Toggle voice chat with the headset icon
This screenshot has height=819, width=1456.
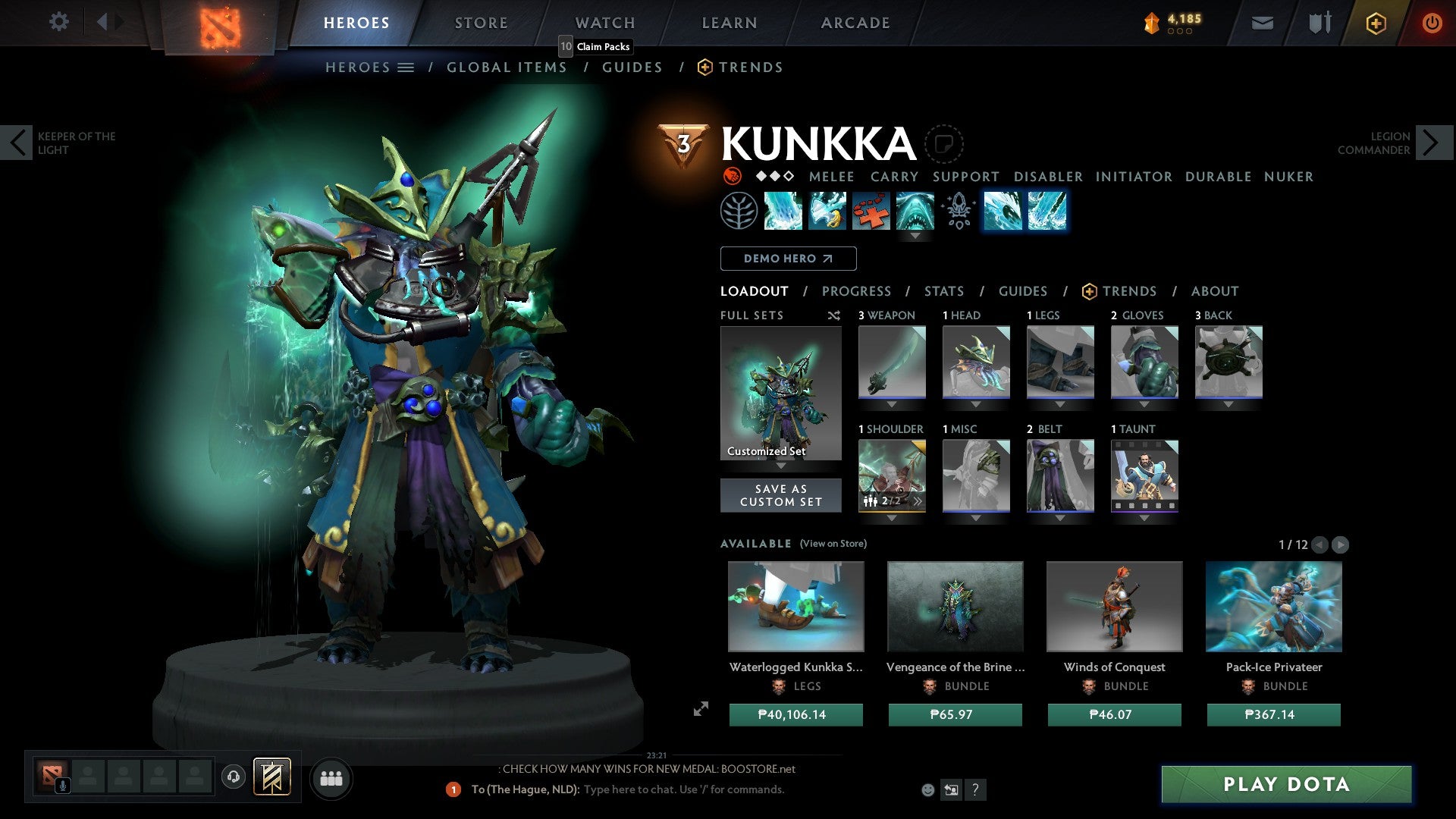[x=233, y=777]
